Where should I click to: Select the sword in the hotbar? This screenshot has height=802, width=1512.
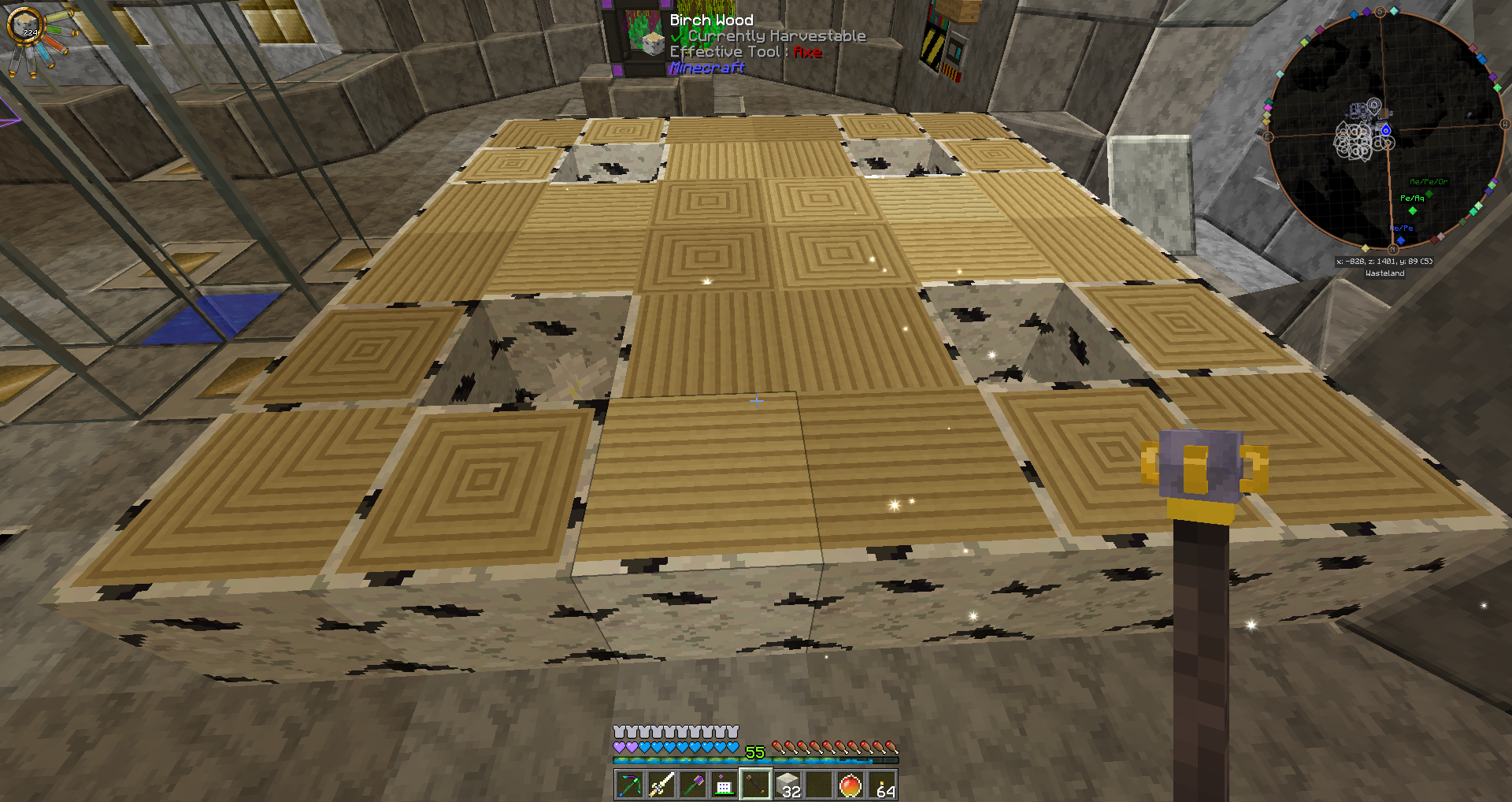tap(660, 784)
